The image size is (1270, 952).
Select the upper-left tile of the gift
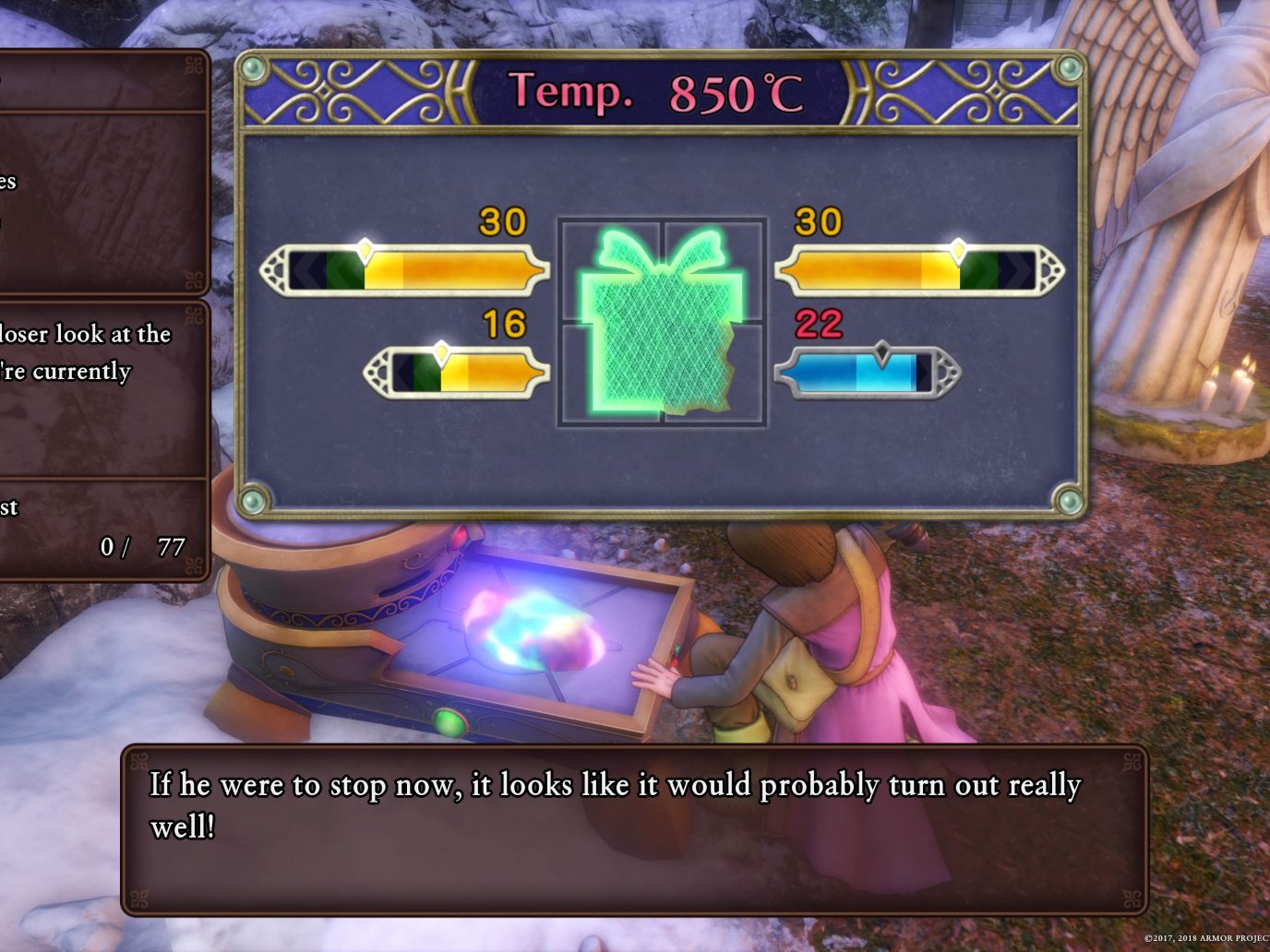click(610, 272)
